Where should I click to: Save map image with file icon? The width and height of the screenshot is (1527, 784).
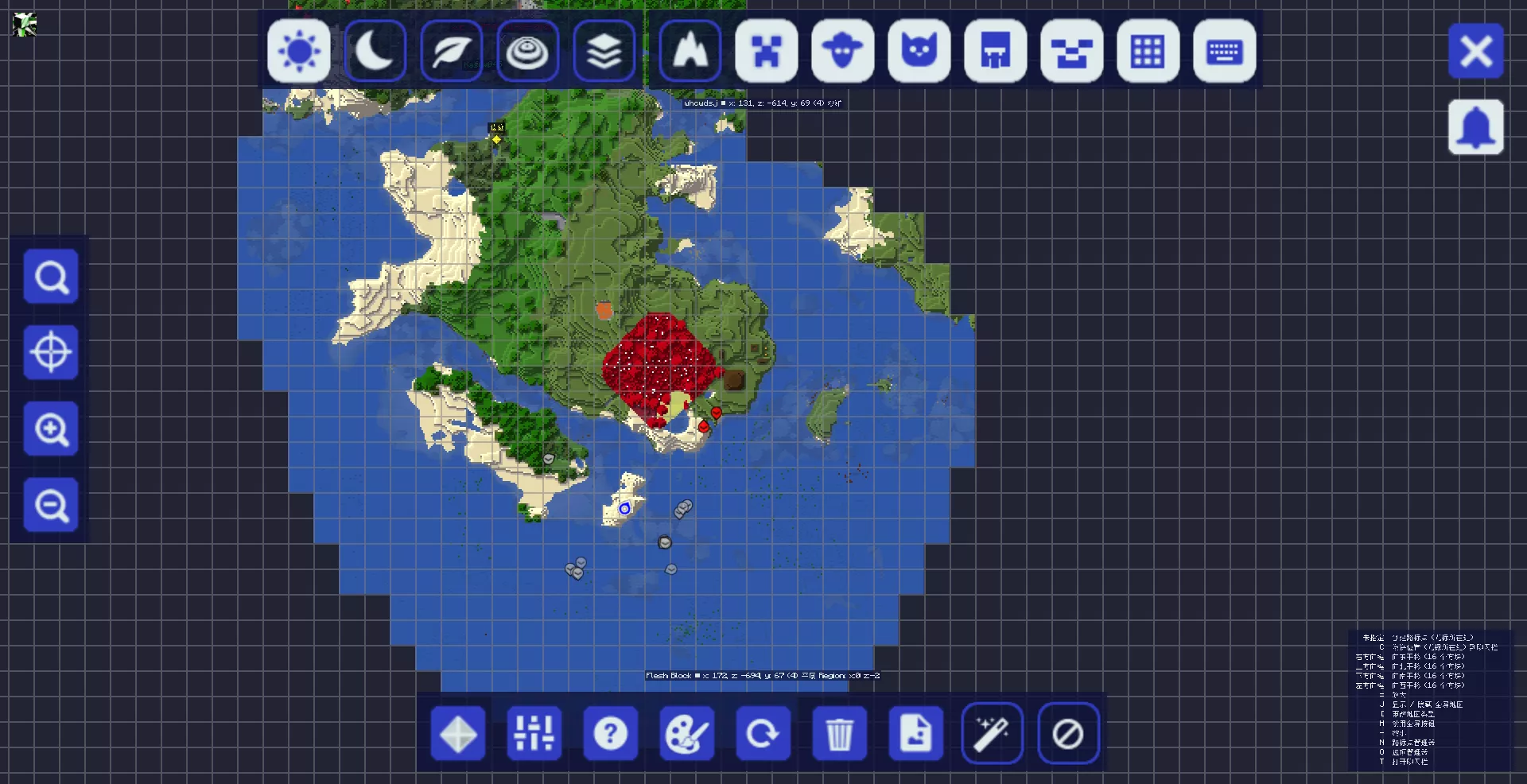point(916,733)
